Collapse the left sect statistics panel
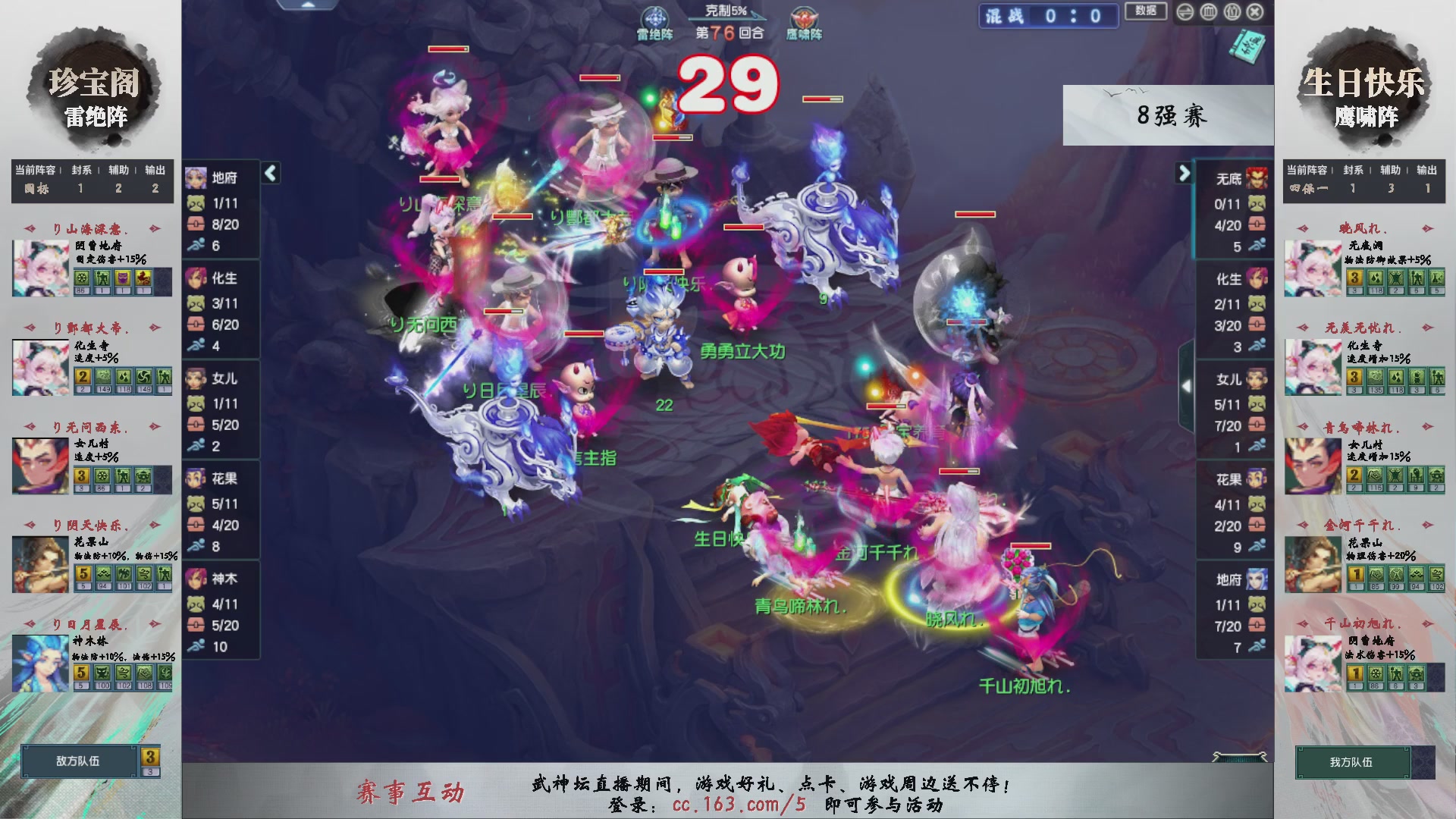 pos(269,173)
